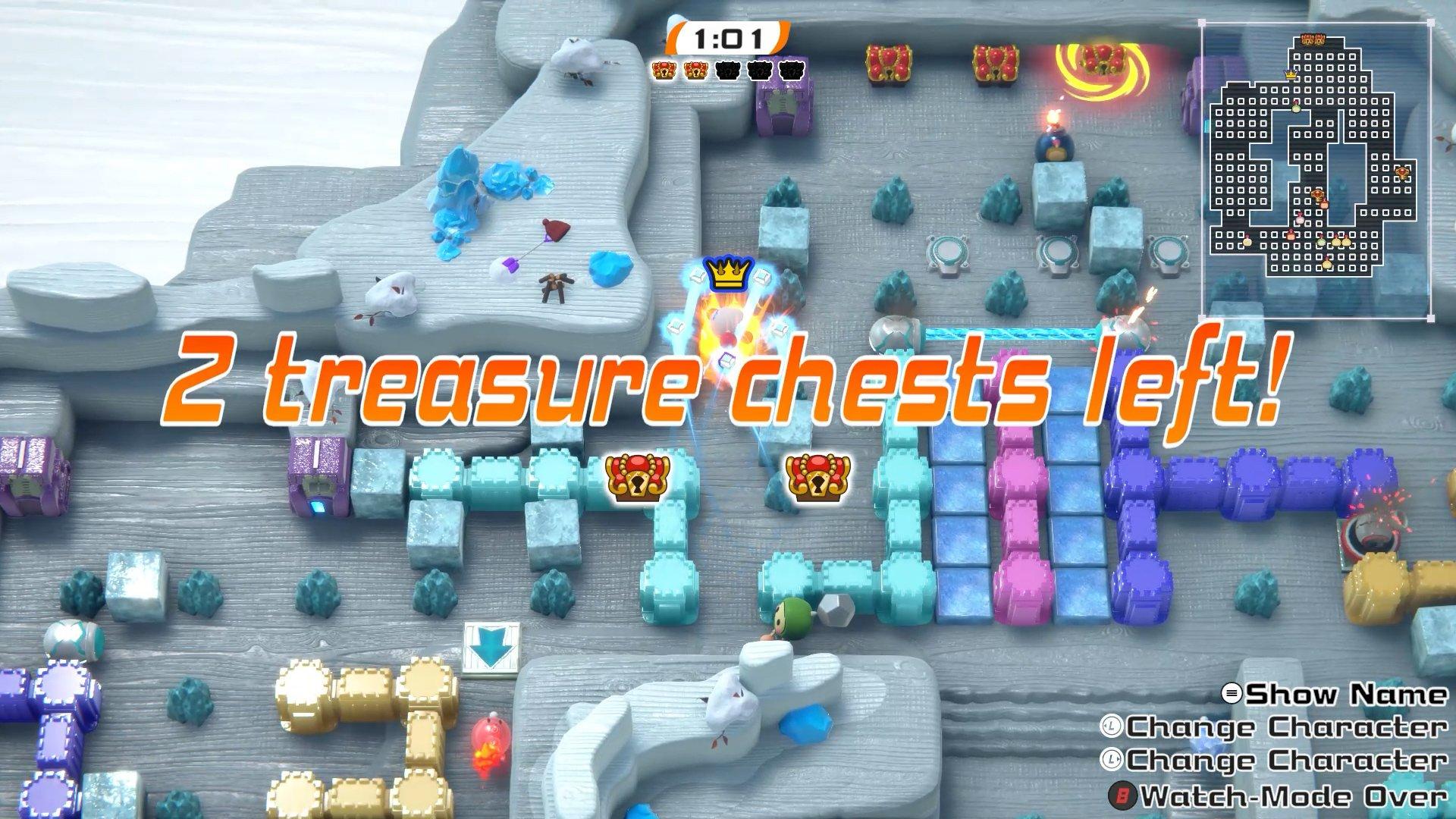Screen dimensions: 1456x819
Task: Open the chest progress tracker under the timer
Action: [x=728, y=71]
